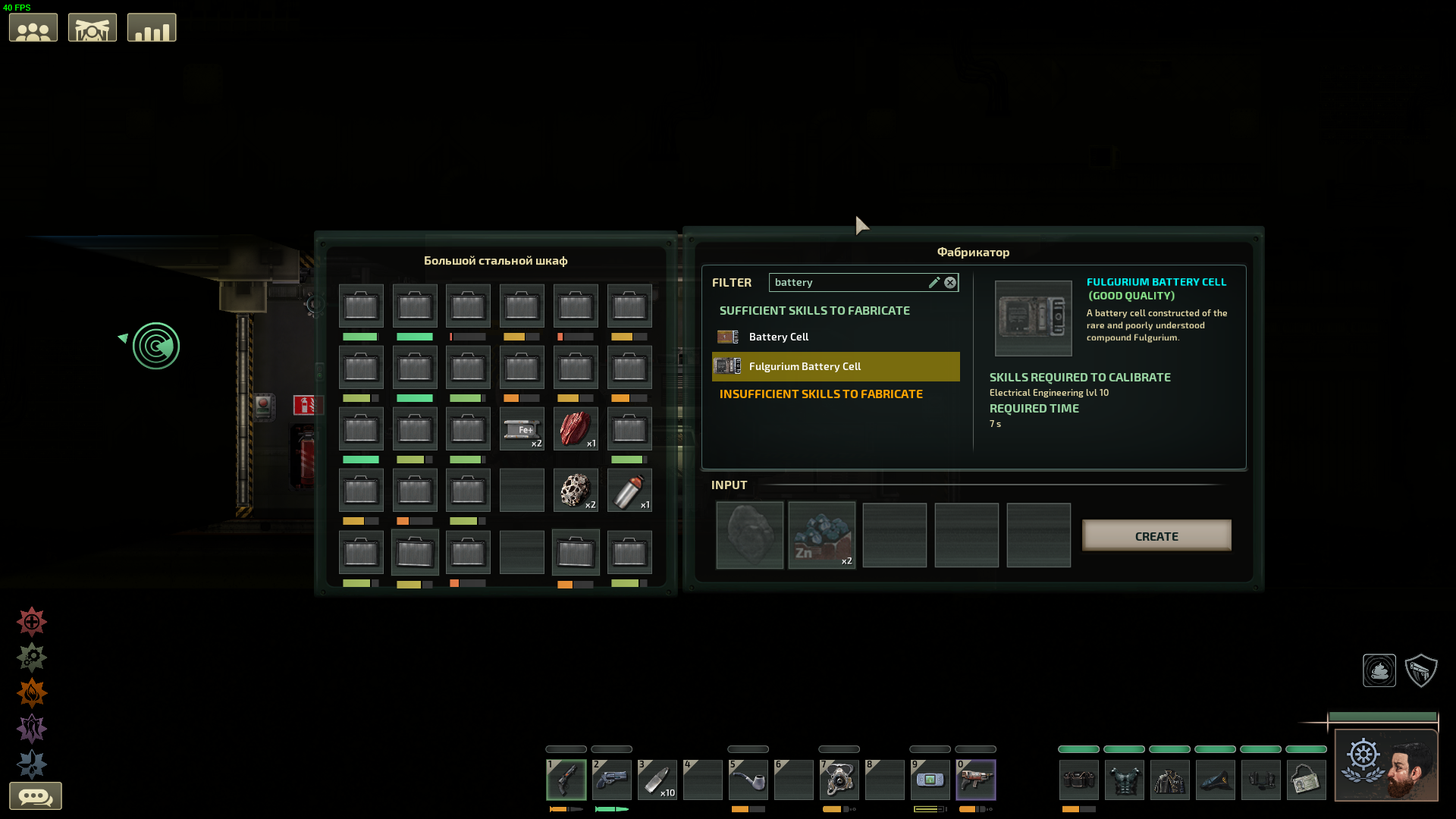The image size is (1456, 819).
Task: Select the diving mask in hotbar slot 7
Action: pos(839,780)
